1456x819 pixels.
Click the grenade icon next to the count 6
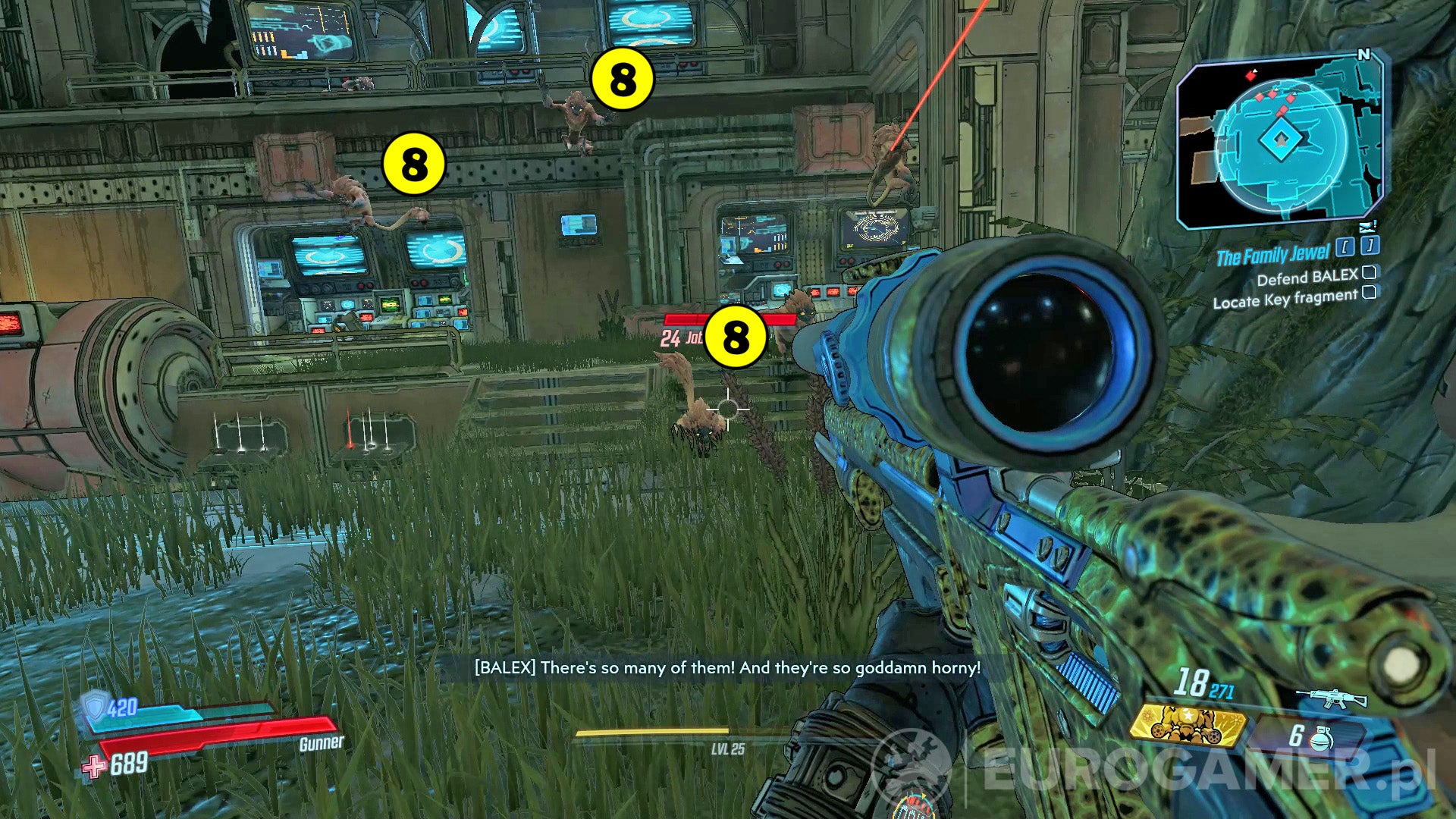pos(1322,737)
